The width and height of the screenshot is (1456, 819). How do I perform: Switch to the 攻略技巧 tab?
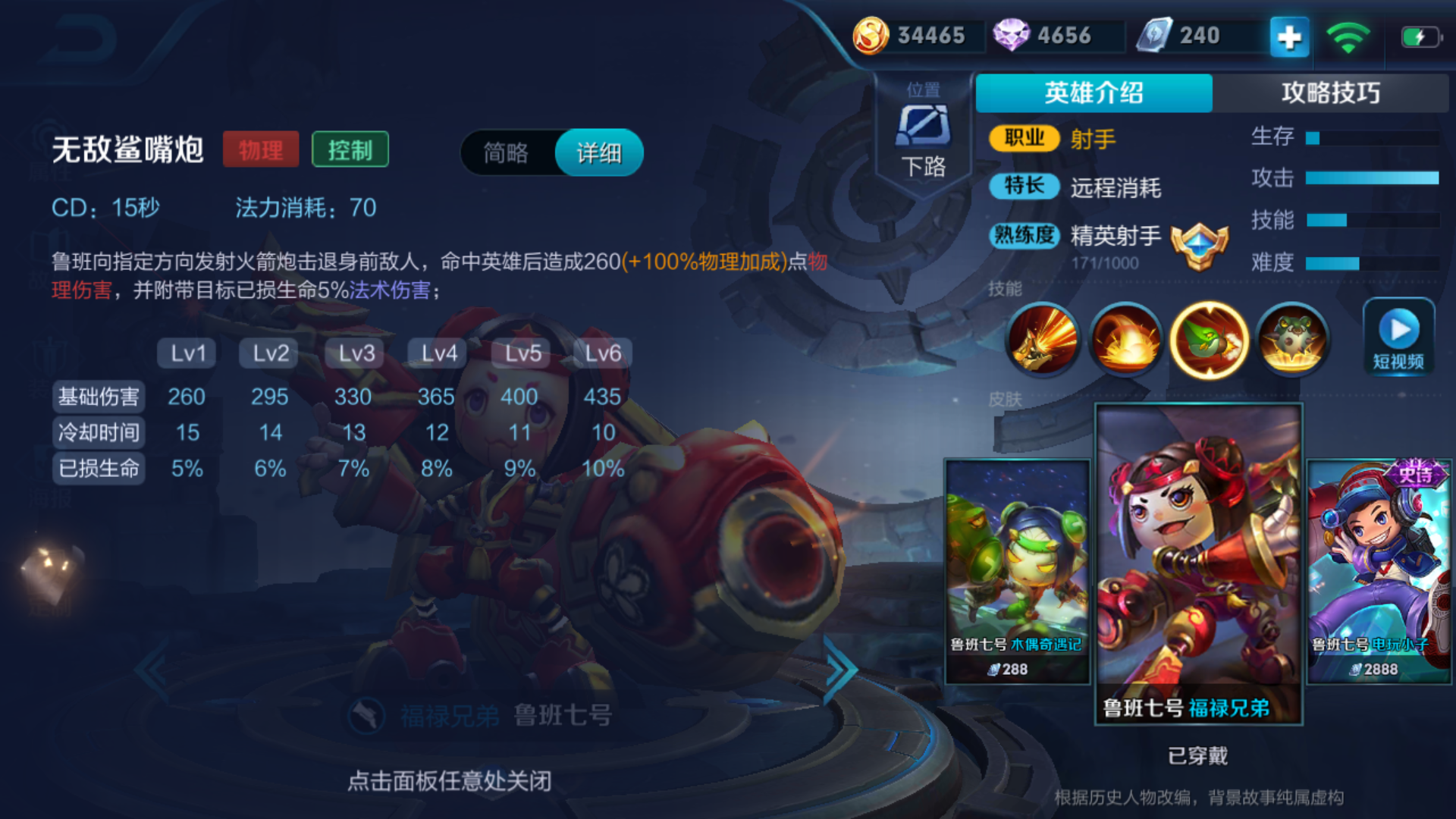[x=1332, y=93]
